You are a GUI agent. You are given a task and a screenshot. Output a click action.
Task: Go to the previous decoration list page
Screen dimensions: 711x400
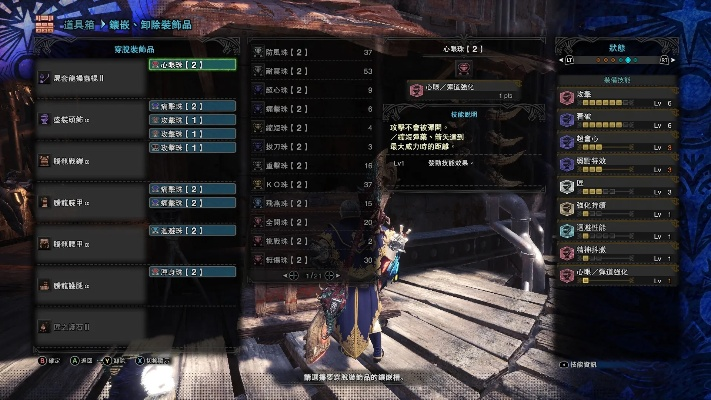pos(287,274)
